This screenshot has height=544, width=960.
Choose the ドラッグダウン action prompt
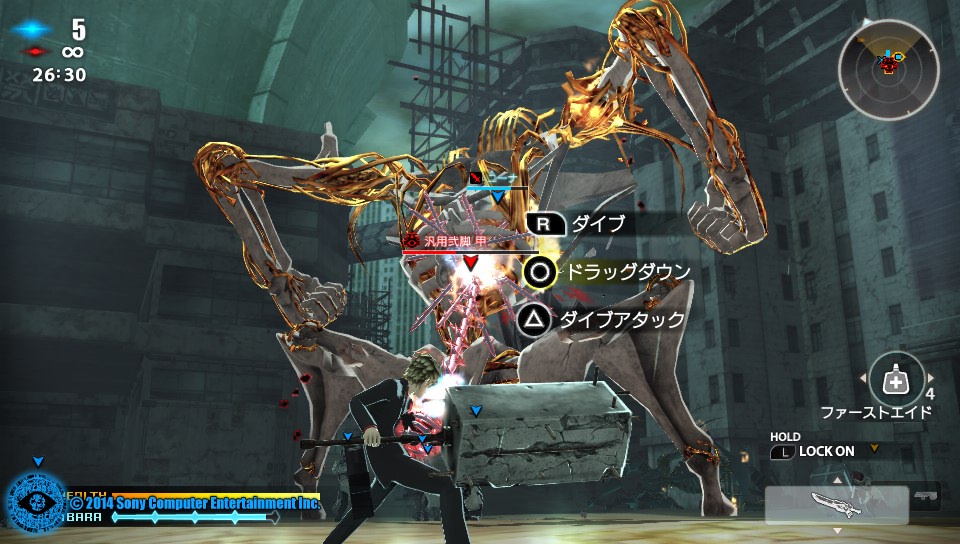[x=607, y=271]
